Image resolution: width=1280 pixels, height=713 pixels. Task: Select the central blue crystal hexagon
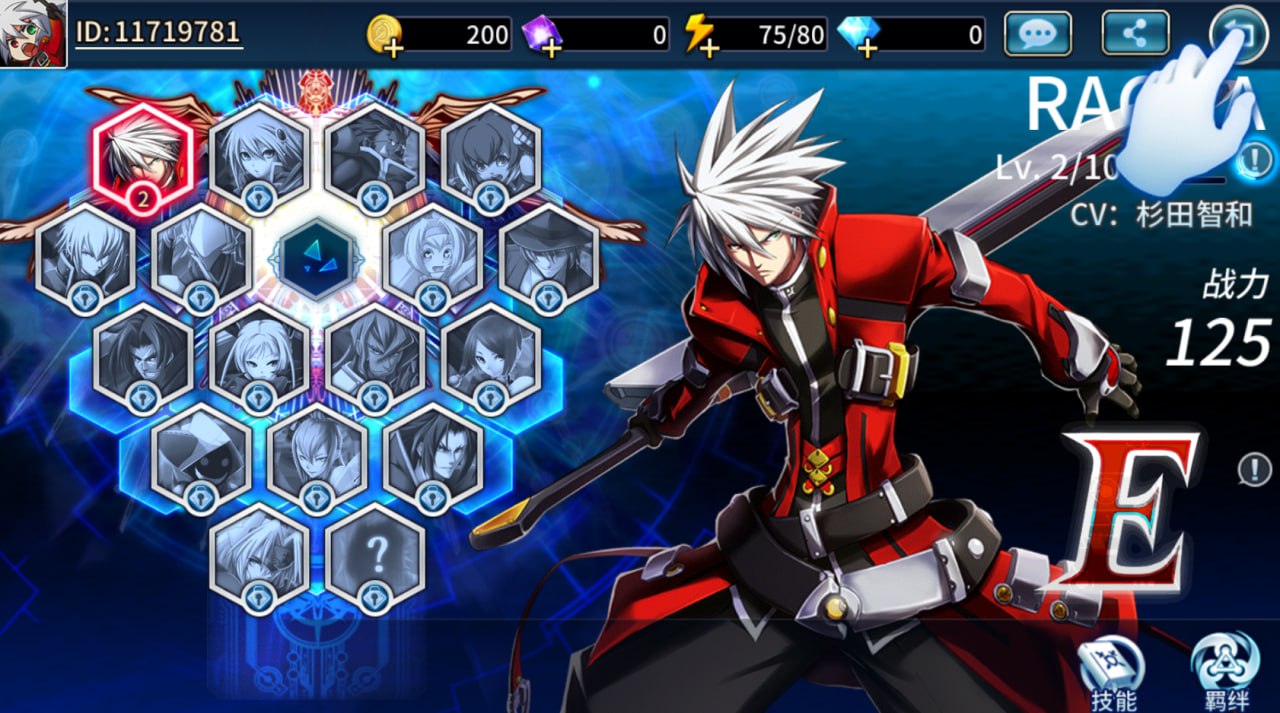(318, 257)
